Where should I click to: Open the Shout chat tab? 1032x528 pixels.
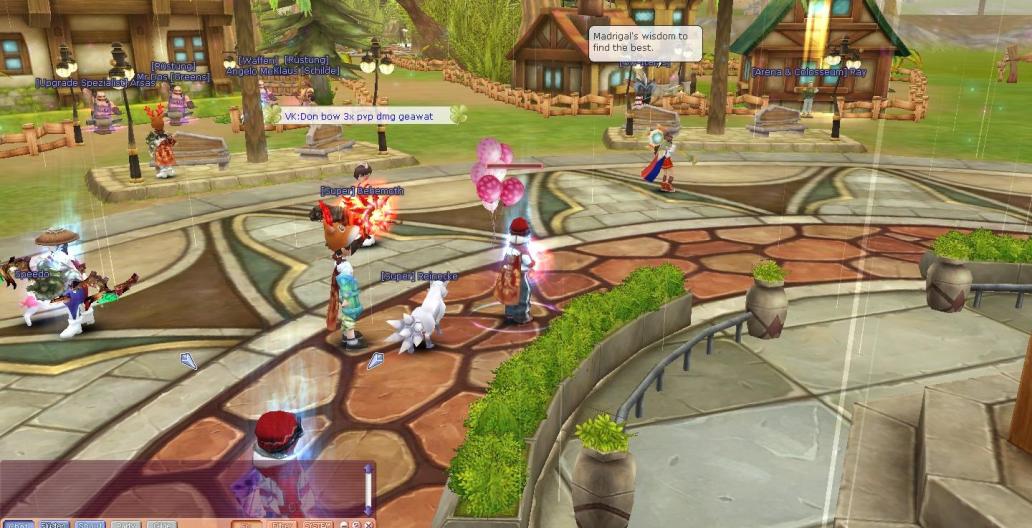coord(90,525)
